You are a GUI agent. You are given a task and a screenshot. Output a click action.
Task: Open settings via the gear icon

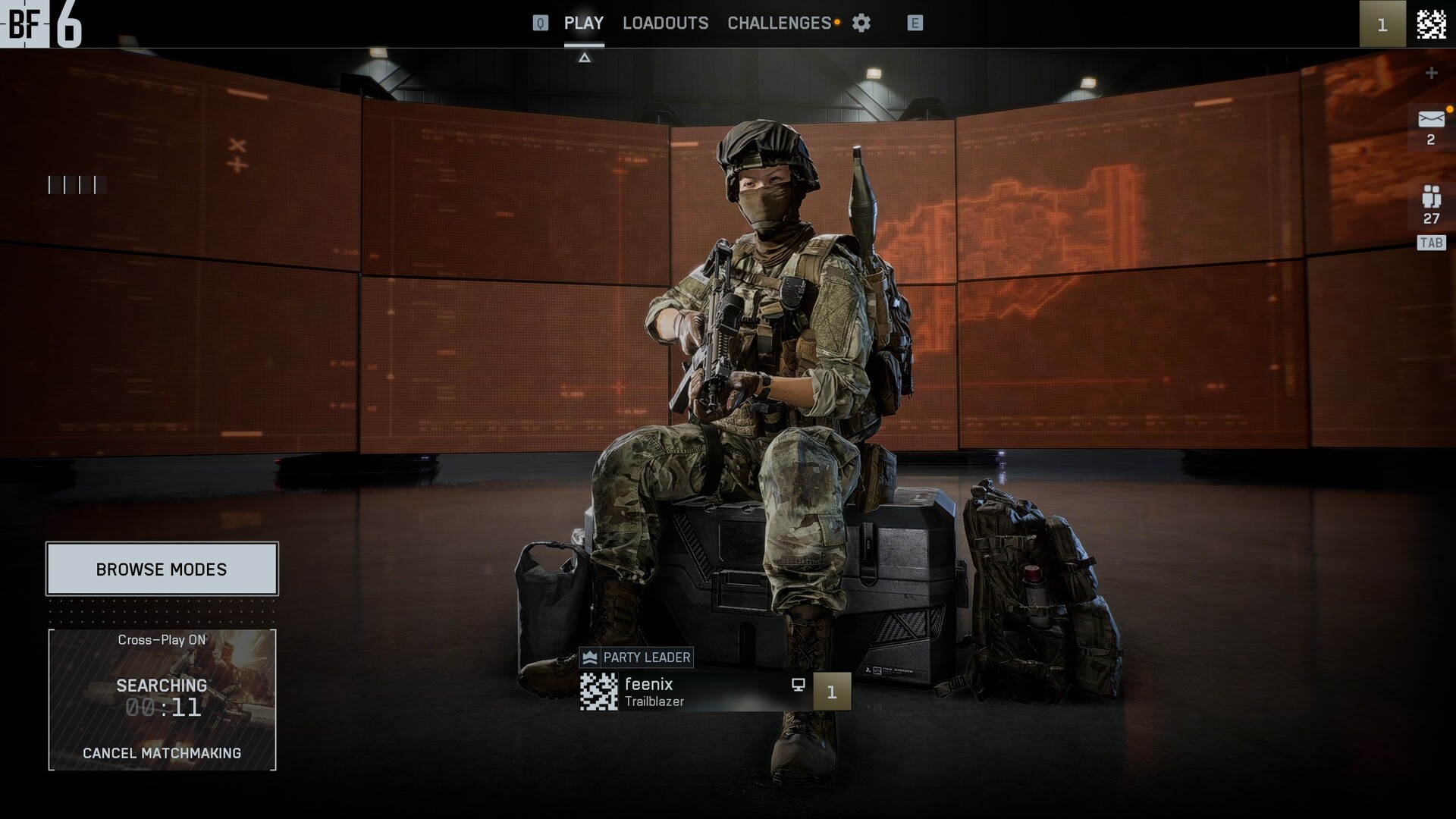pyautogui.click(x=861, y=24)
